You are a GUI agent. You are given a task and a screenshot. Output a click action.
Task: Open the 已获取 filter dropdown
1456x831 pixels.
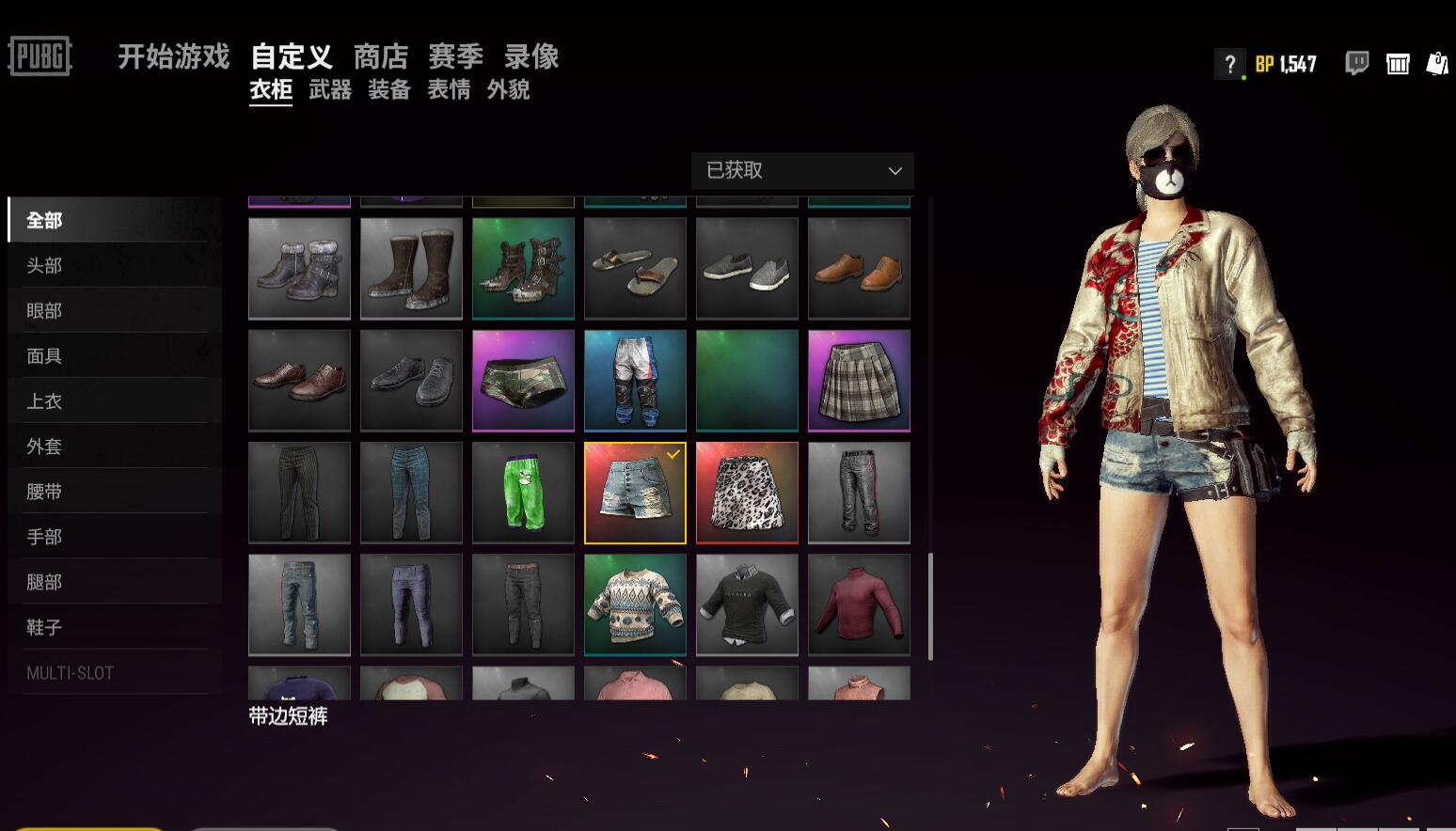[801, 170]
